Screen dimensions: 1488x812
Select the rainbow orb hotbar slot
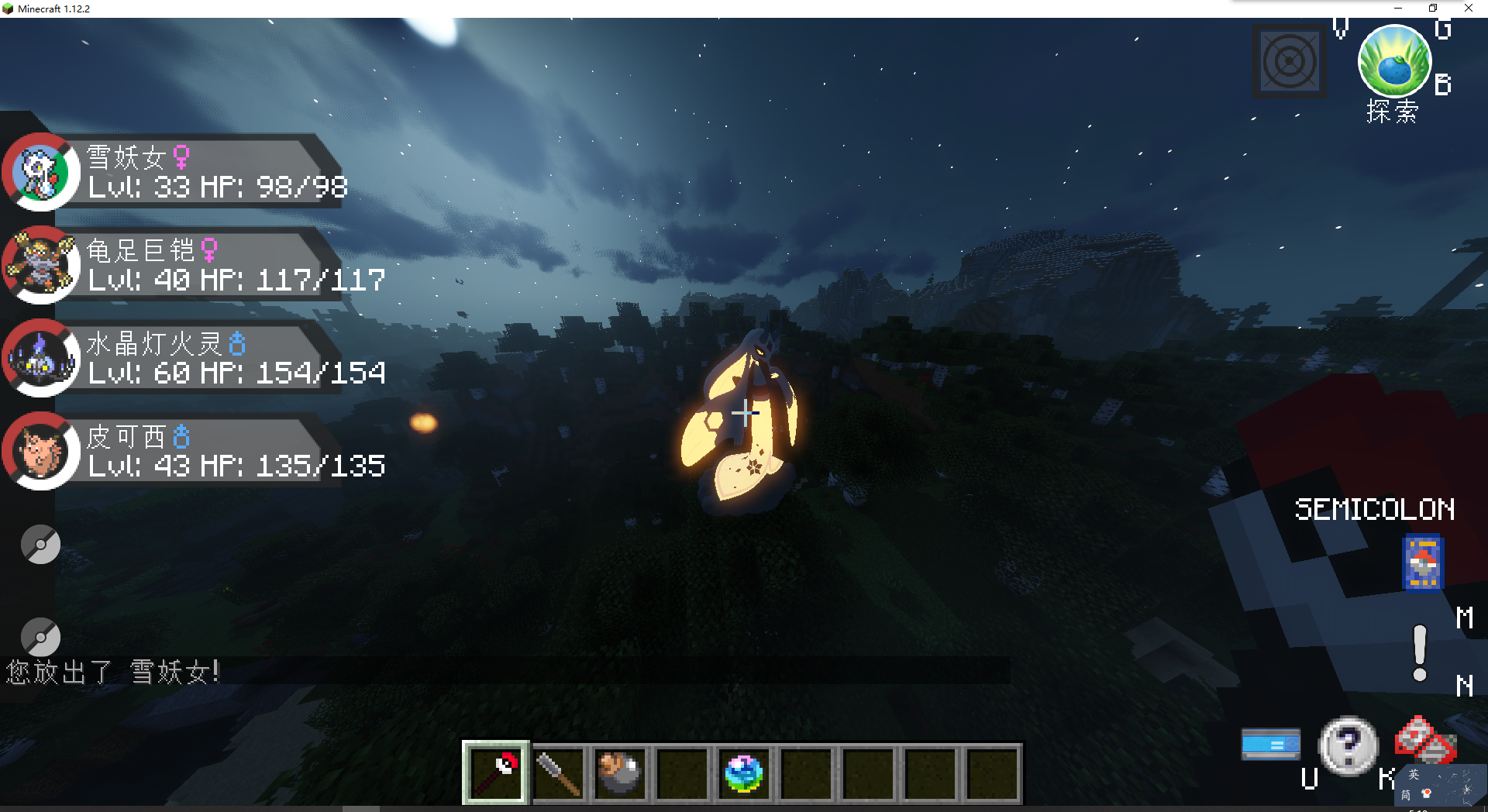click(x=744, y=773)
